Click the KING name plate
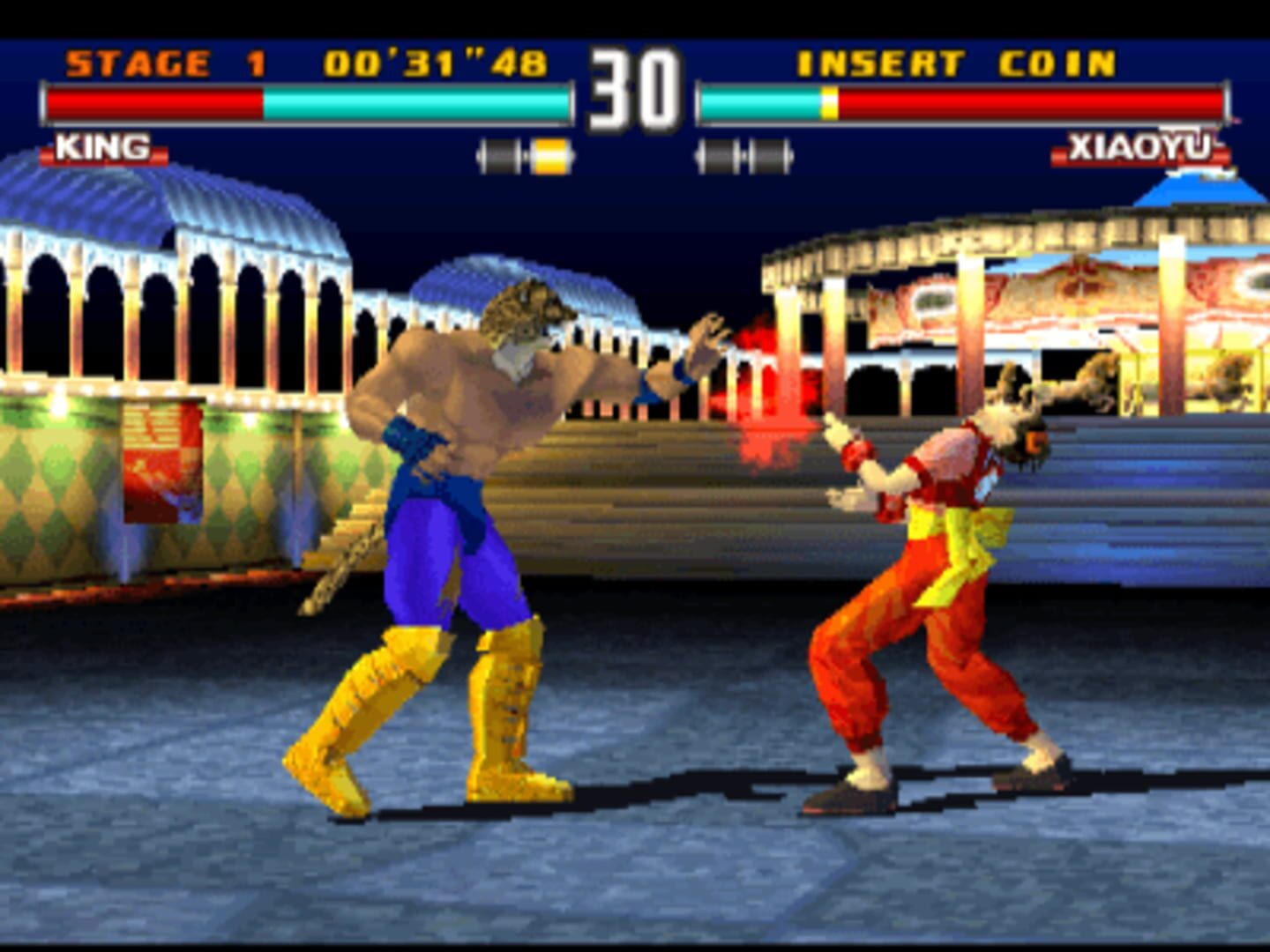The width and height of the screenshot is (1270, 952). pyautogui.click(x=103, y=147)
